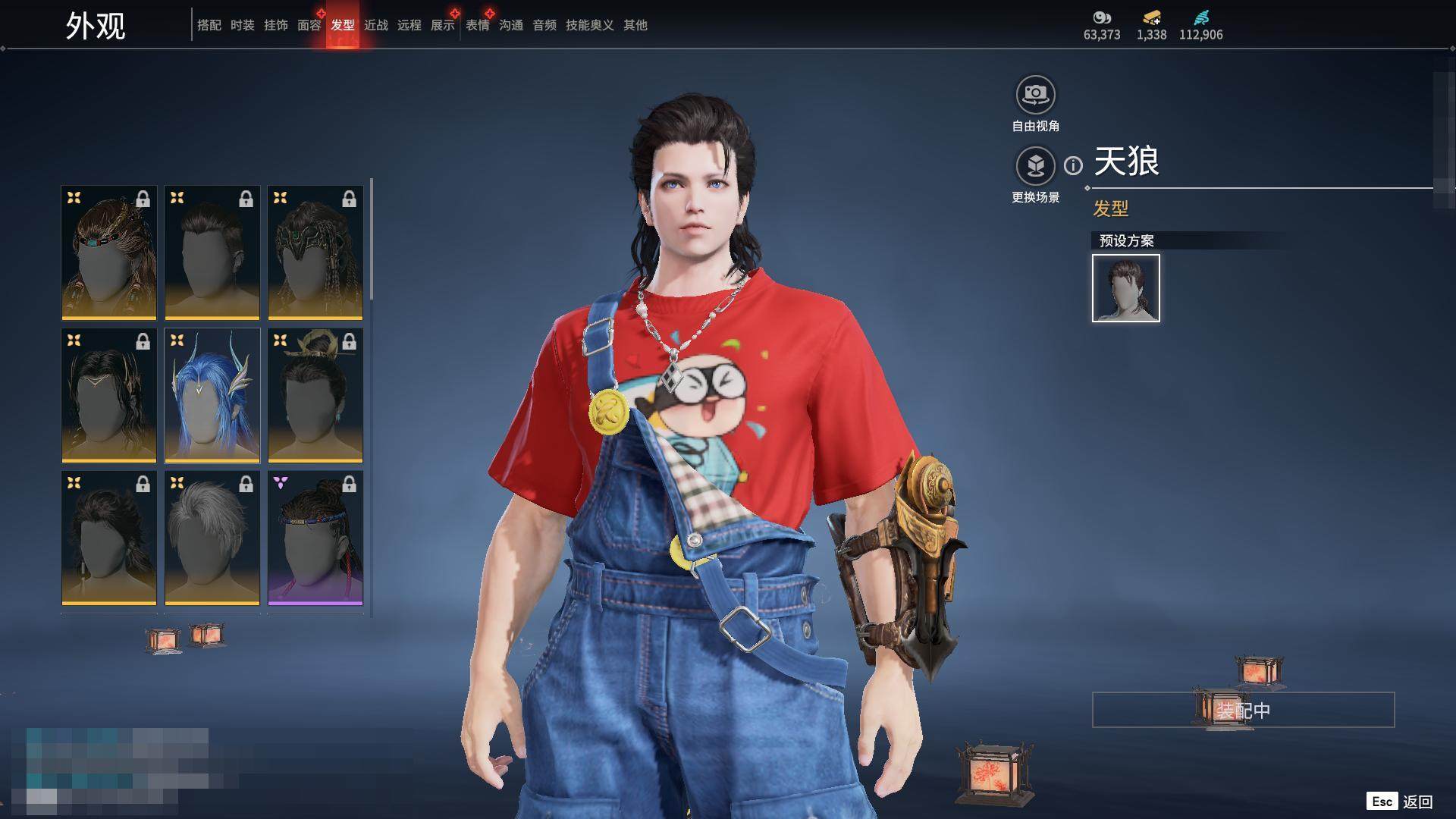Pick the silver-gray short hairstyle
This screenshot has height=819, width=1456.
coord(212,538)
